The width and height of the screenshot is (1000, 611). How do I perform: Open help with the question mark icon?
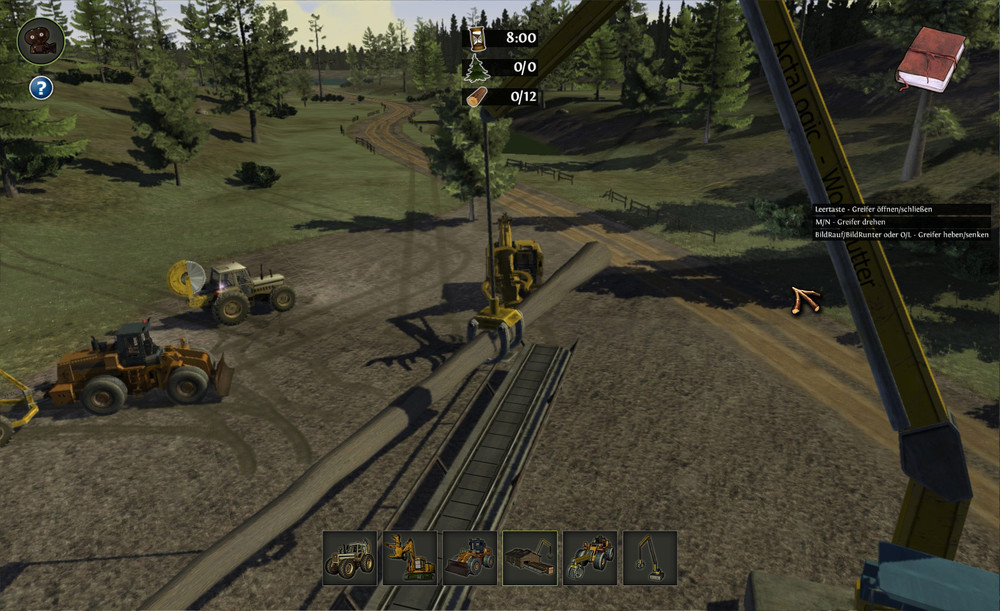click(40, 88)
